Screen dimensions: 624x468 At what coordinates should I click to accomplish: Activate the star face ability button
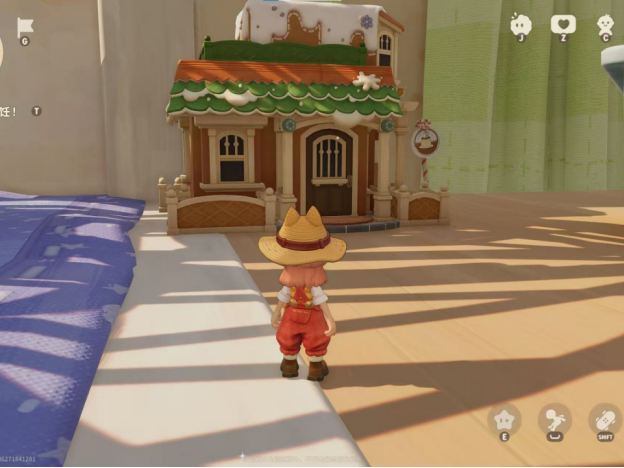(x=504, y=420)
